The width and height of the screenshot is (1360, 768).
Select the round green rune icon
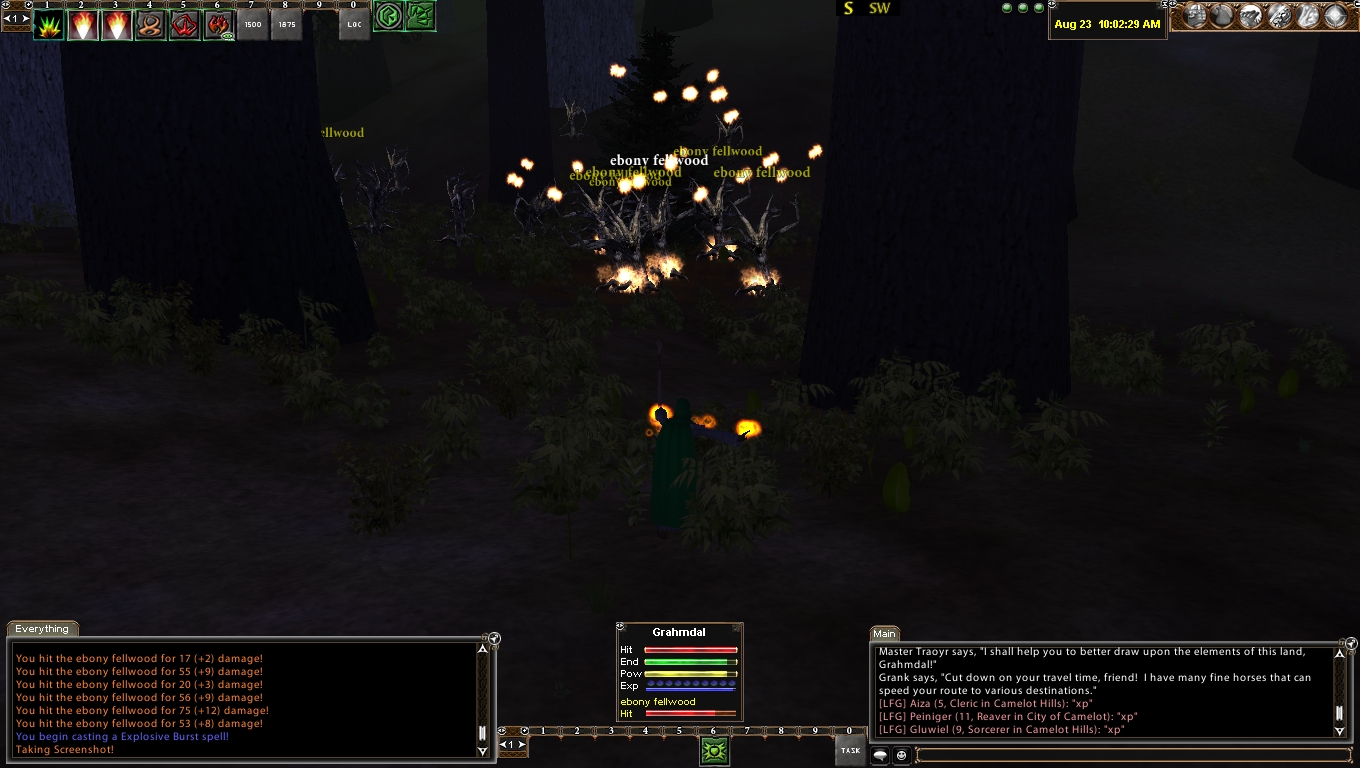coord(388,17)
